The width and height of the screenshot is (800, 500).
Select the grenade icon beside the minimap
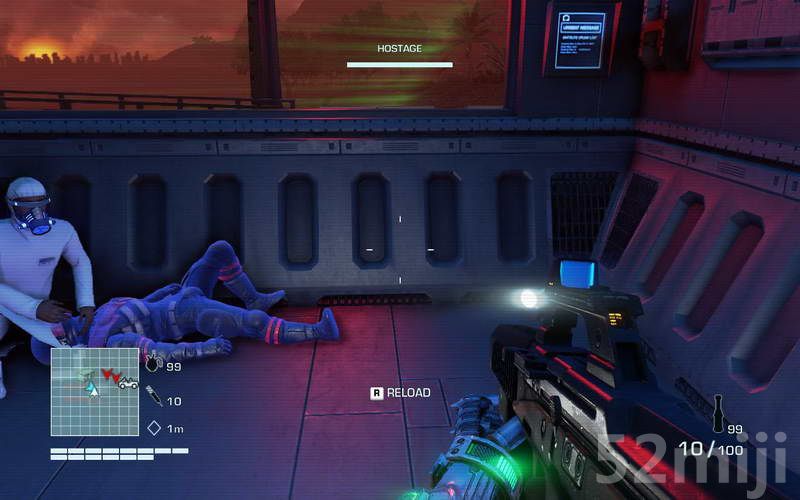pos(153,365)
